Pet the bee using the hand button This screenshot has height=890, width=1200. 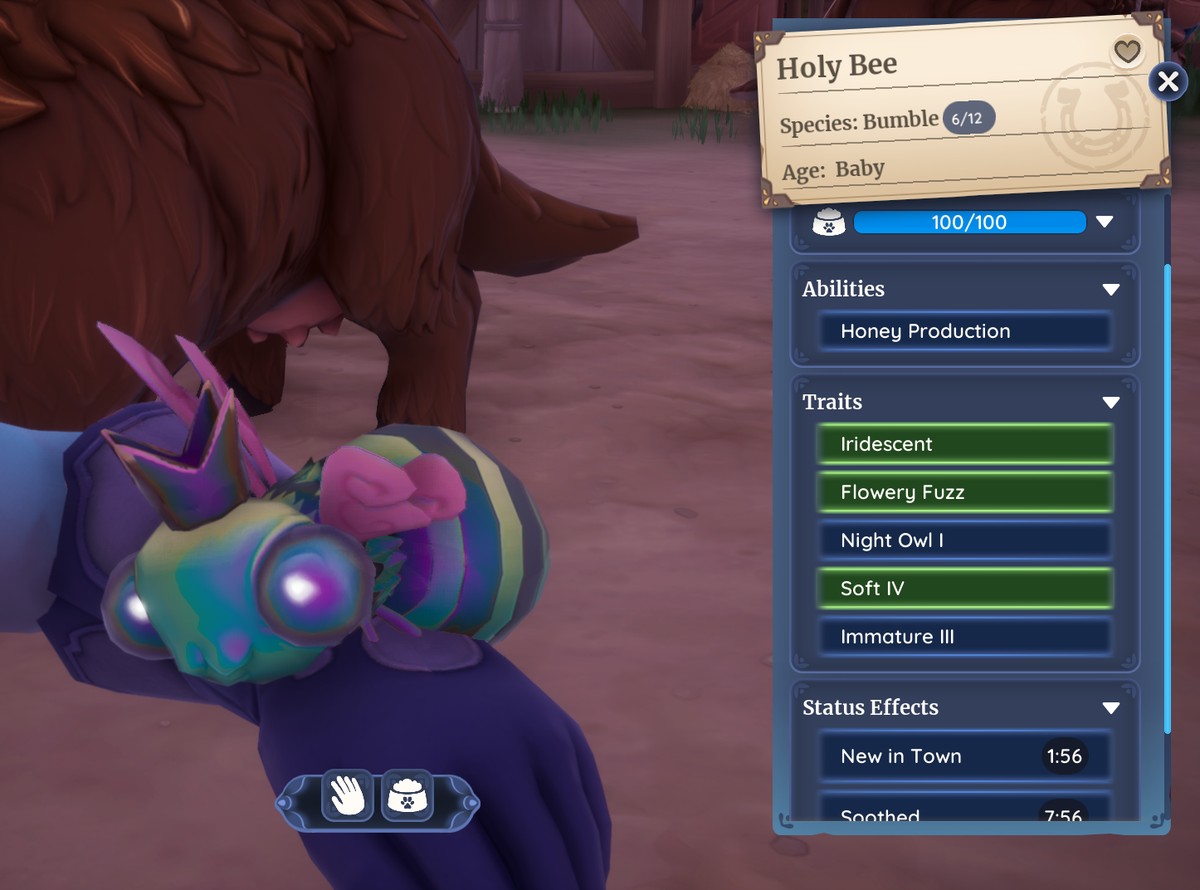tap(349, 796)
